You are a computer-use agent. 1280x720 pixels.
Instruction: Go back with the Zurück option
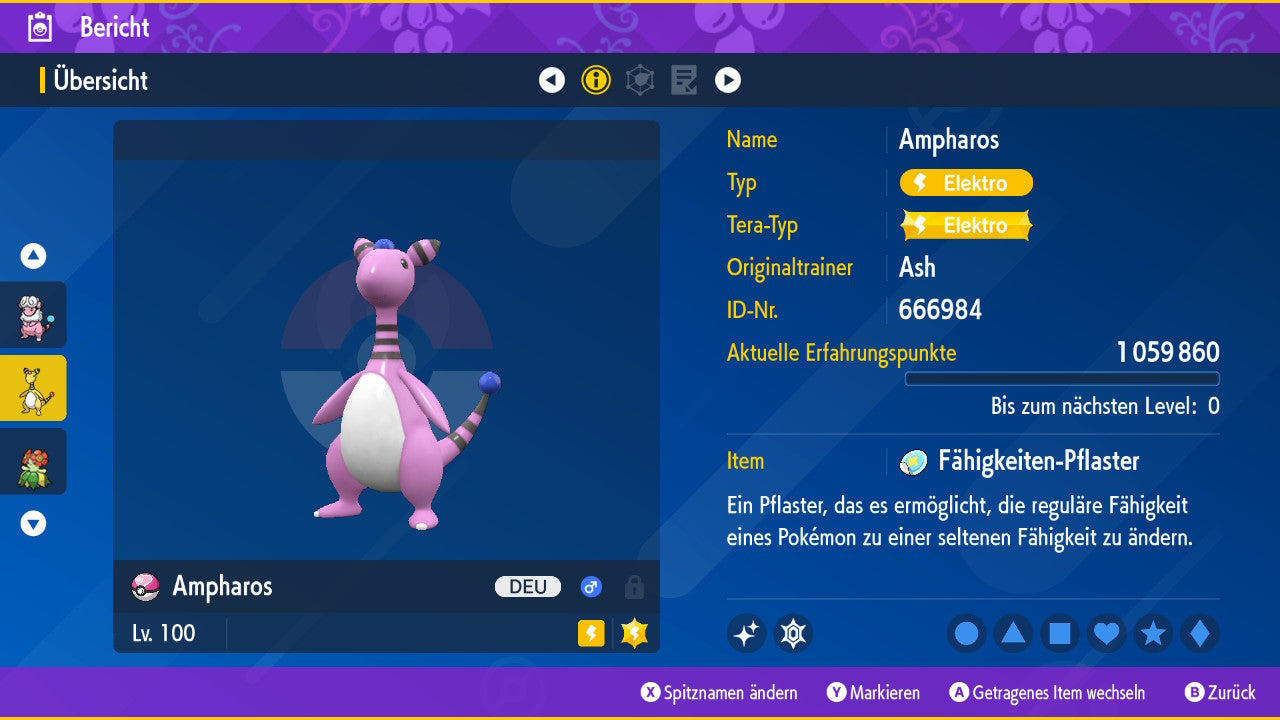[x=1220, y=692]
